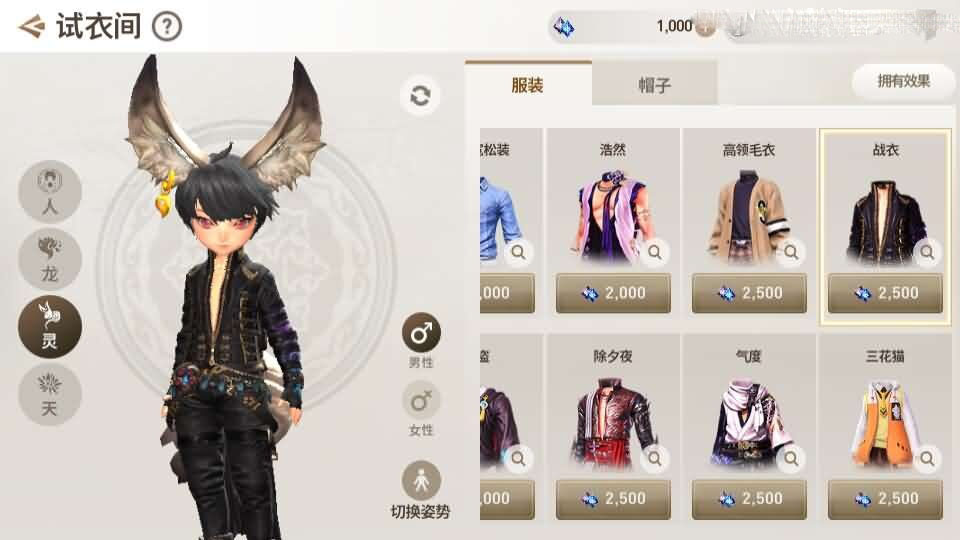
Task: Select the 天 race option
Action: click(x=50, y=394)
